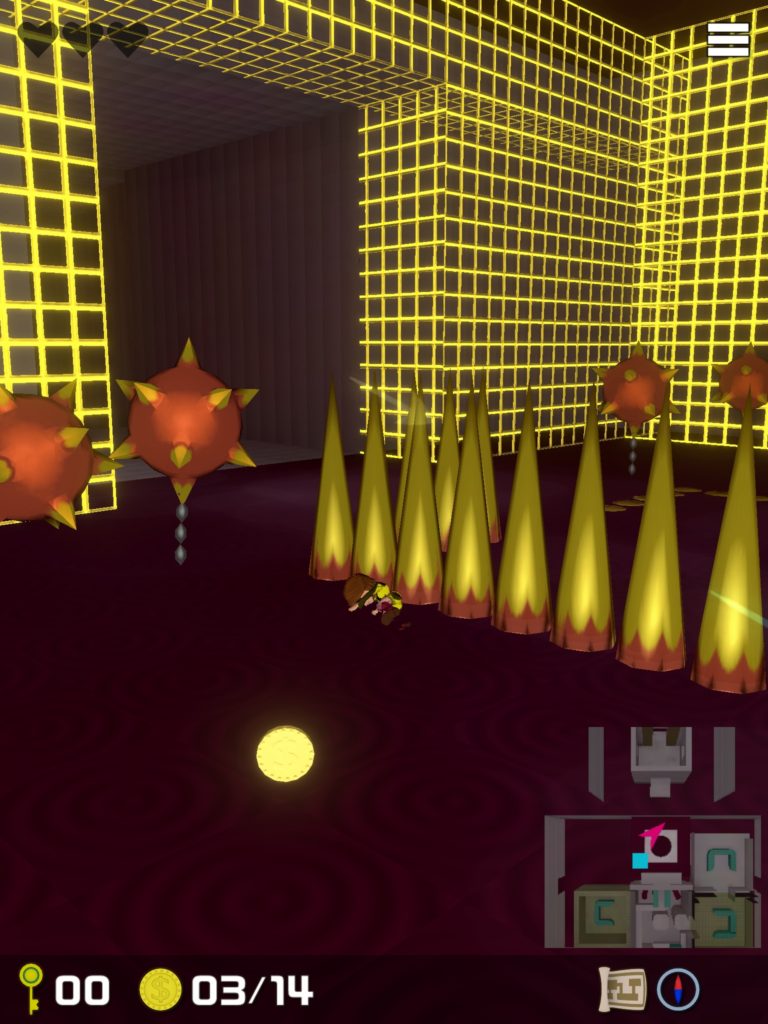Image resolution: width=768 pixels, height=1024 pixels.
Task: Tap the compass icon
Action: pos(678,989)
